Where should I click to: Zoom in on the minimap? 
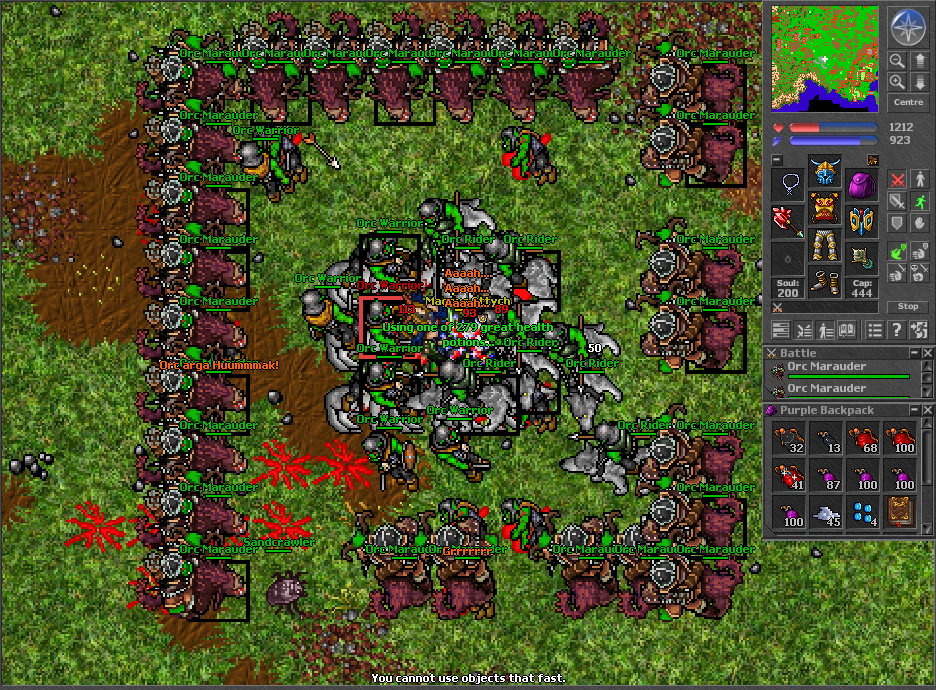click(x=897, y=82)
